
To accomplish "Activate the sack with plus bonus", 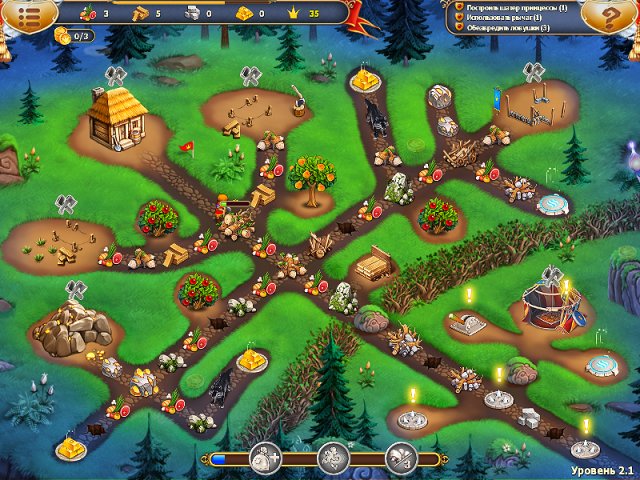I will [265, 458].
